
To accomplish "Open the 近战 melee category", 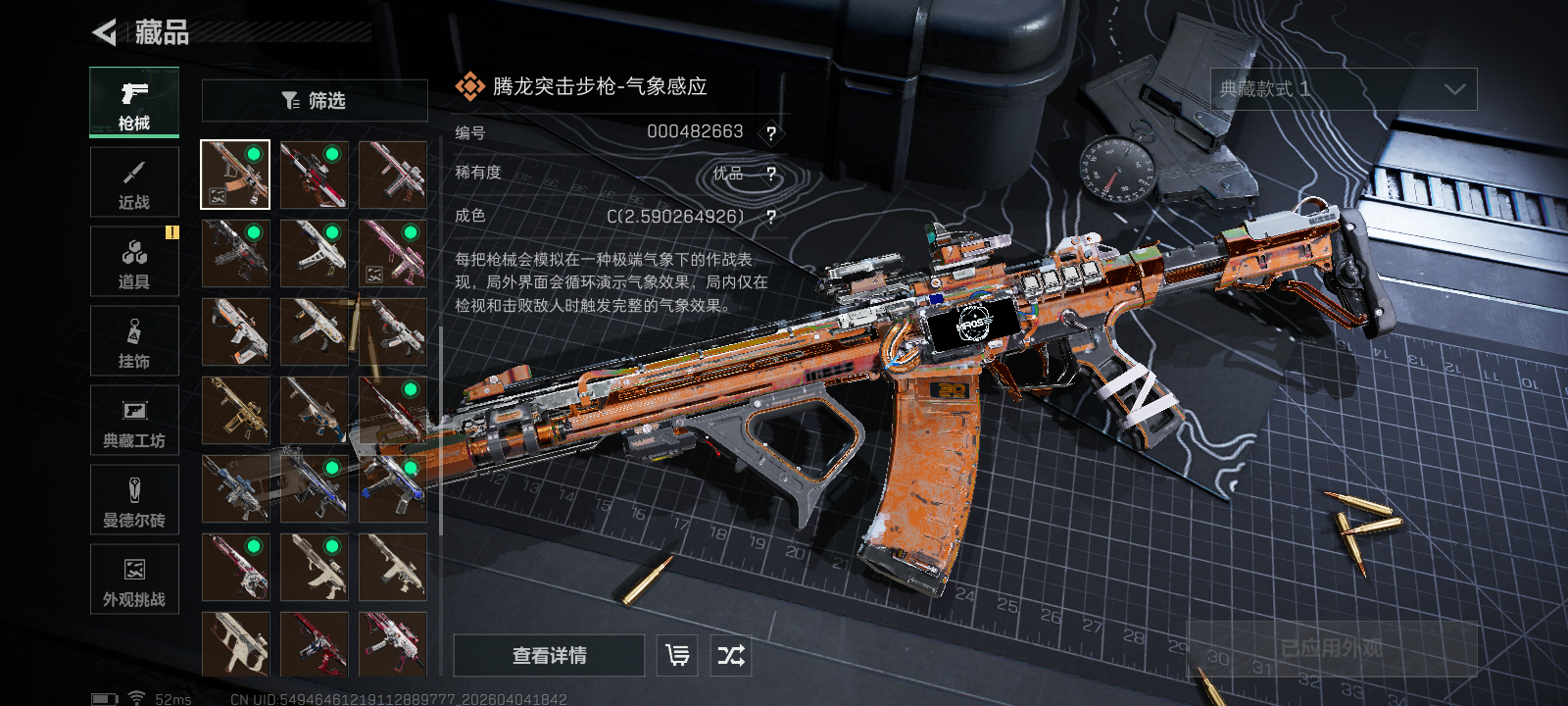I will [x=134, y=182].
